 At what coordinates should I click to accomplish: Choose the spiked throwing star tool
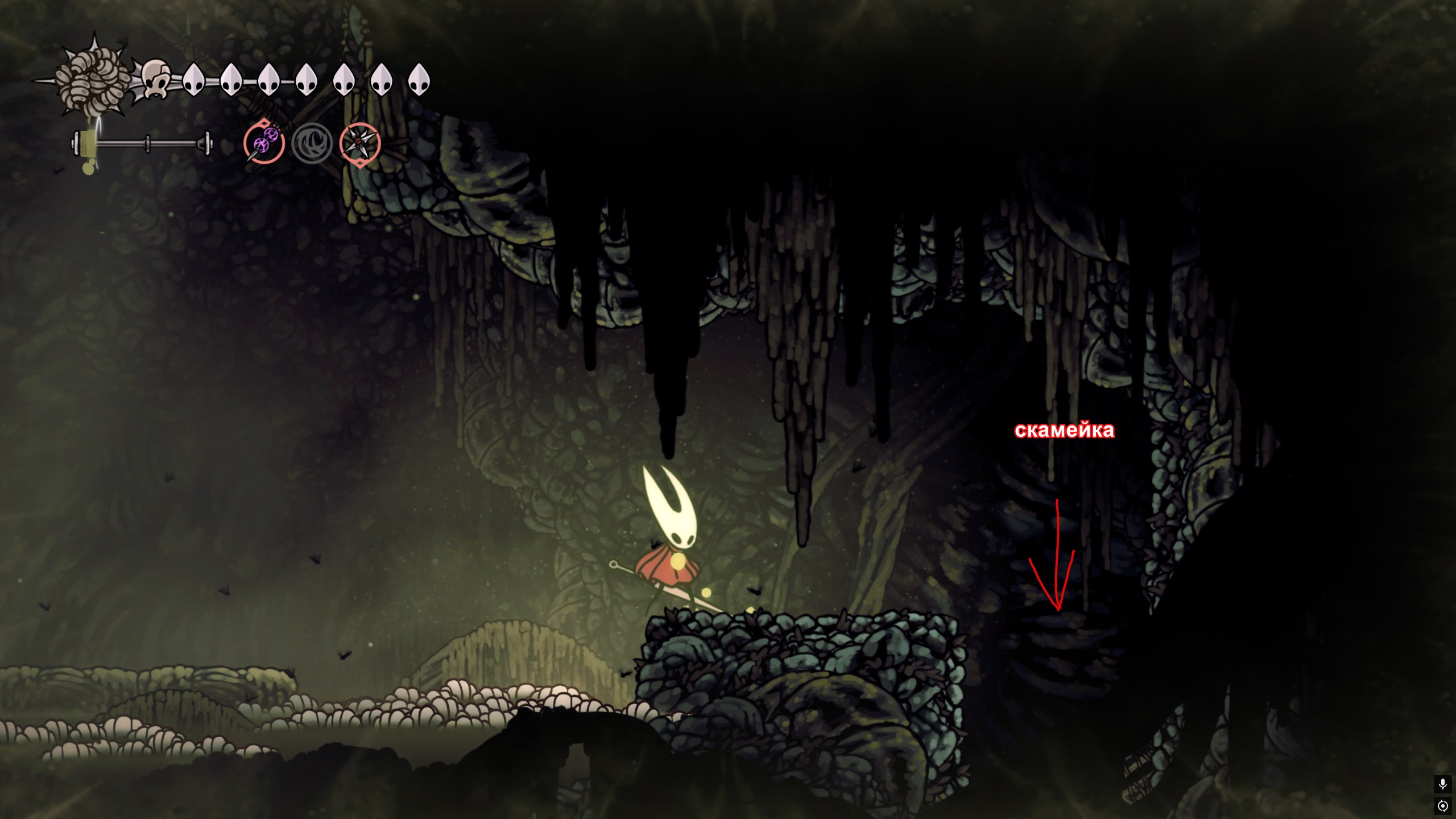pyautogui.click(x=360, y=143)
